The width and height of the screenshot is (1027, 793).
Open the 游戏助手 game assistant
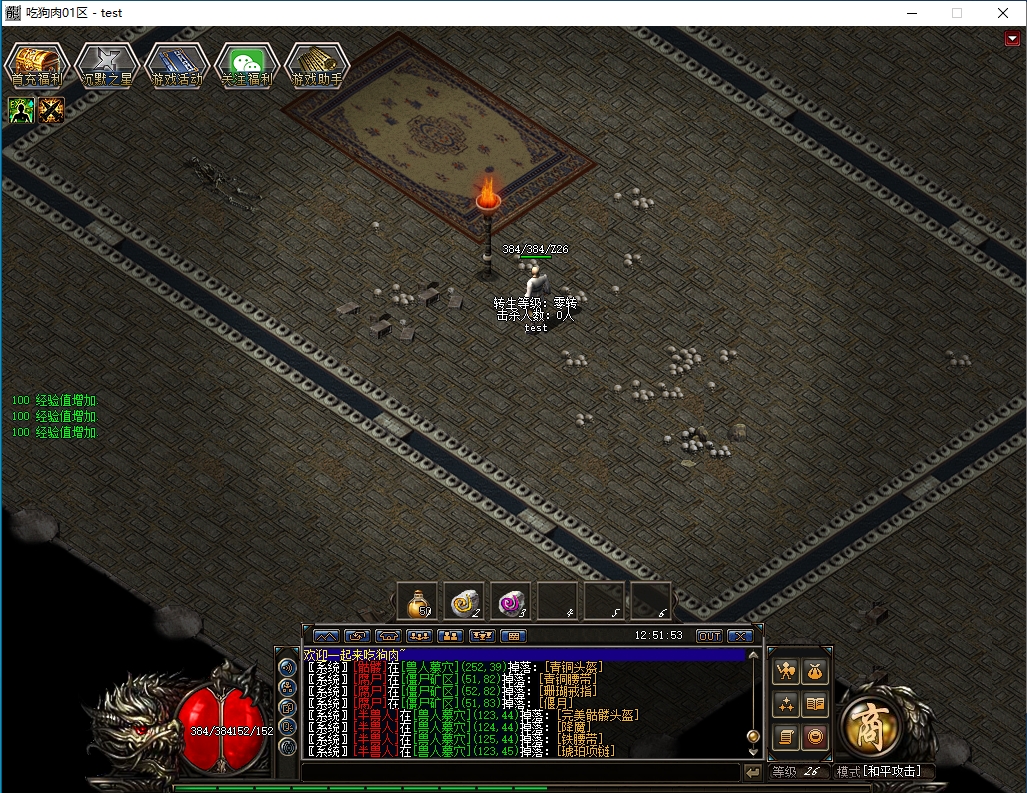pos(317,66)
